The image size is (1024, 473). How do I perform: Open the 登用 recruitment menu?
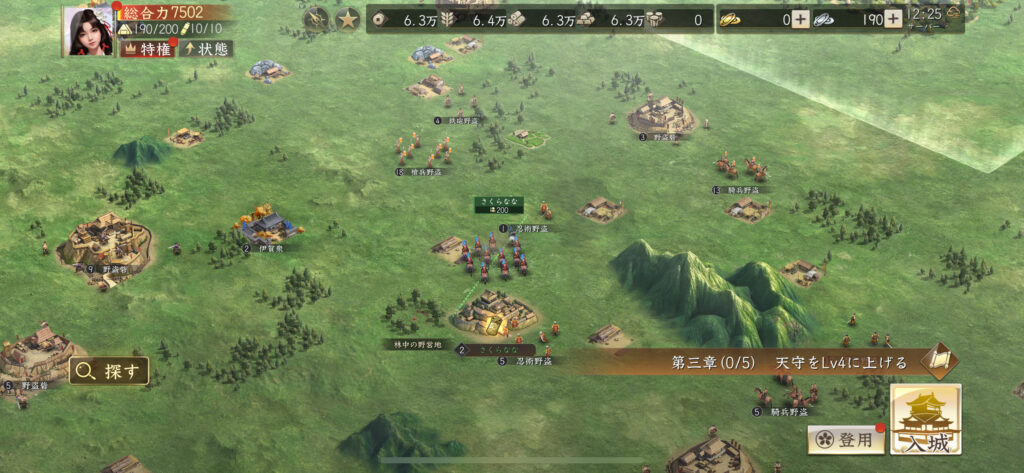[x=846, y=439]
